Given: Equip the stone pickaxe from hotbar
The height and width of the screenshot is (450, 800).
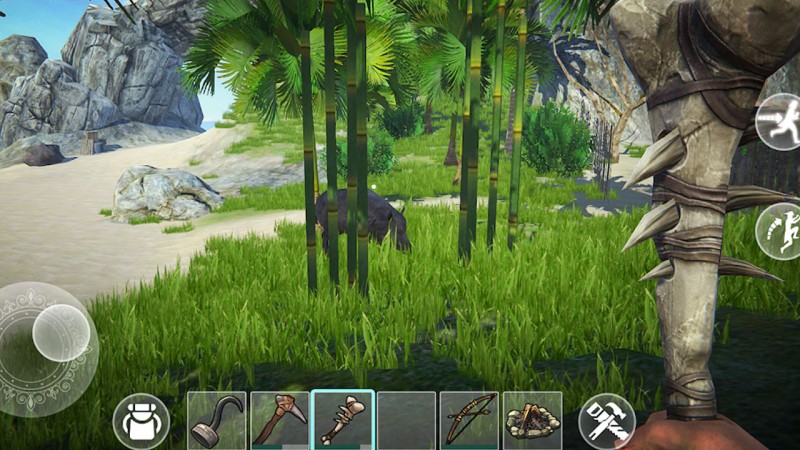Looking at the screenshot, I should [279, 420].
